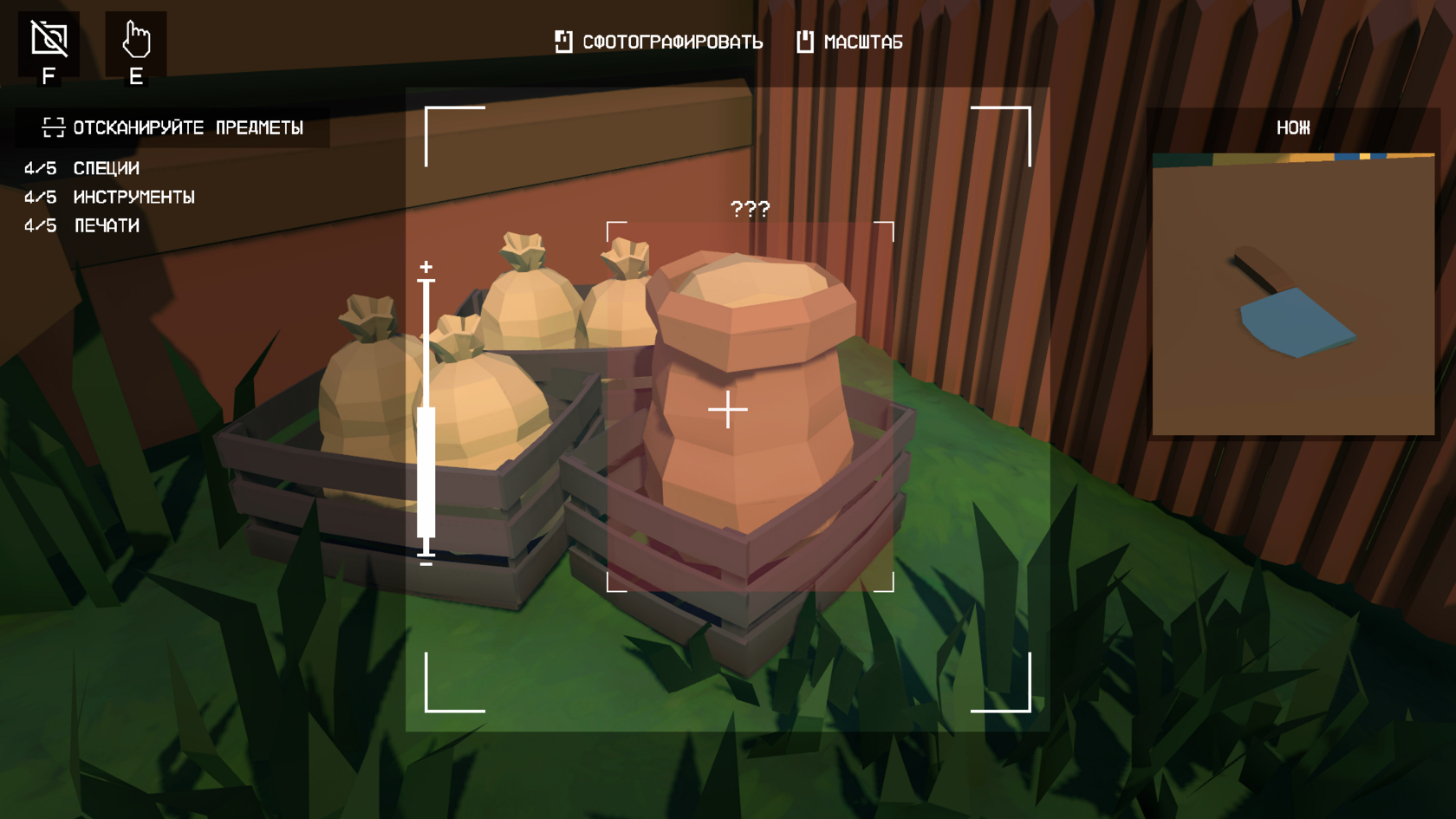The width and height of the screenshot is (1456, 819).
Task: Open the Отсканируйте предметы objective header
Action: click(x=173, y=128)
